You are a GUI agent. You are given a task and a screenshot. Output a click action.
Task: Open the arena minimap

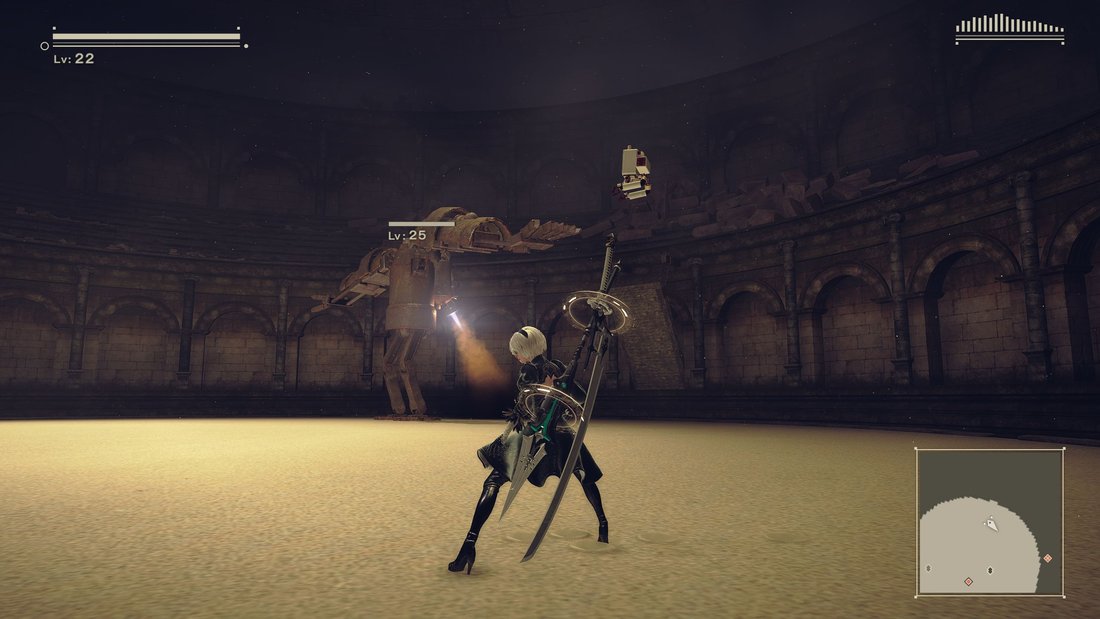(x=990, y=521)
